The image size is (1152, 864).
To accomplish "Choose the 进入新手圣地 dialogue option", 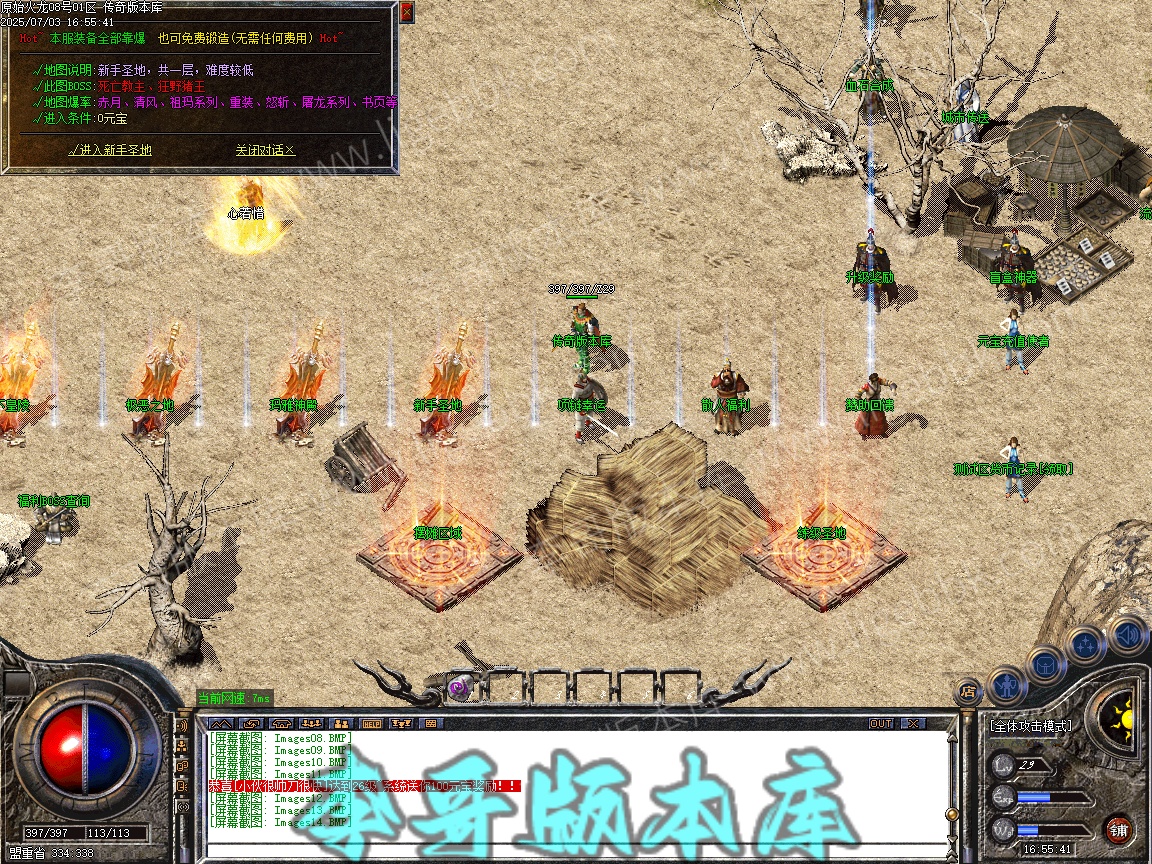I will click(x=110, y=150).
